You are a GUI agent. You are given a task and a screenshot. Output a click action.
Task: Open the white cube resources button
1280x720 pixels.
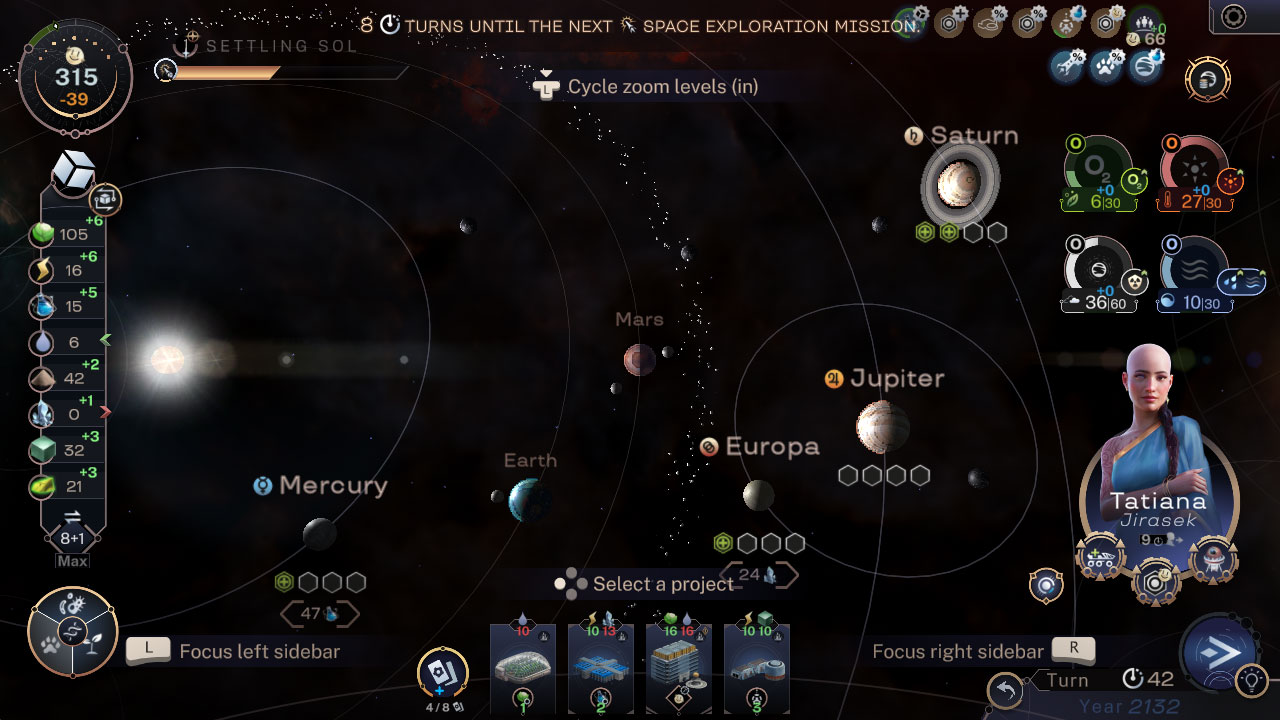tap(72, 172)
